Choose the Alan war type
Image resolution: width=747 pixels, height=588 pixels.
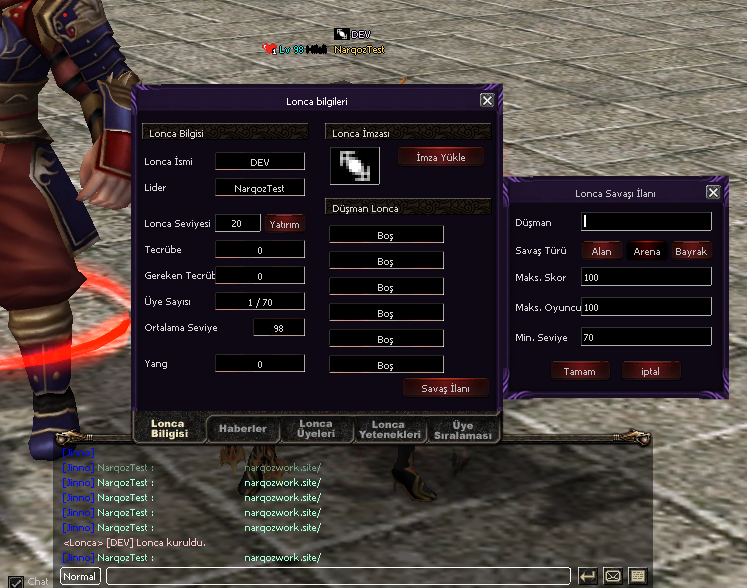point(601,251)
